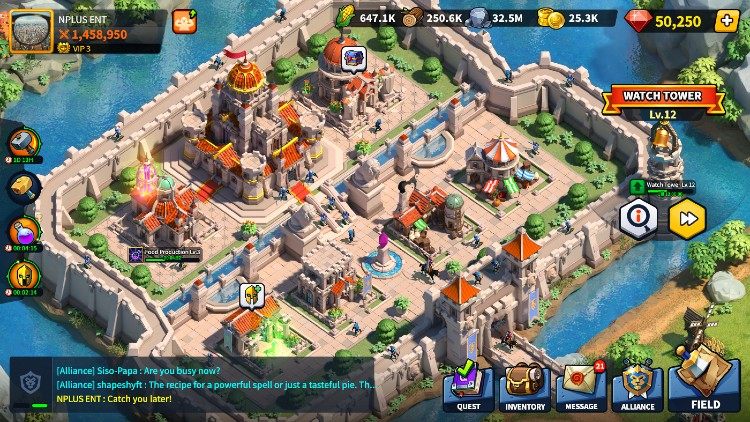Open the spartan helmet training timer
The height and width of the screenshot is (422, 750).
coord(25,277)
